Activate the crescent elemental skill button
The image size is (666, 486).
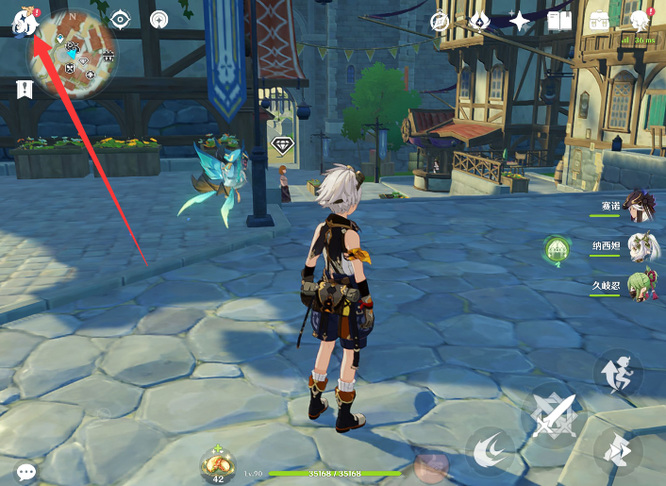click(490, 451)
